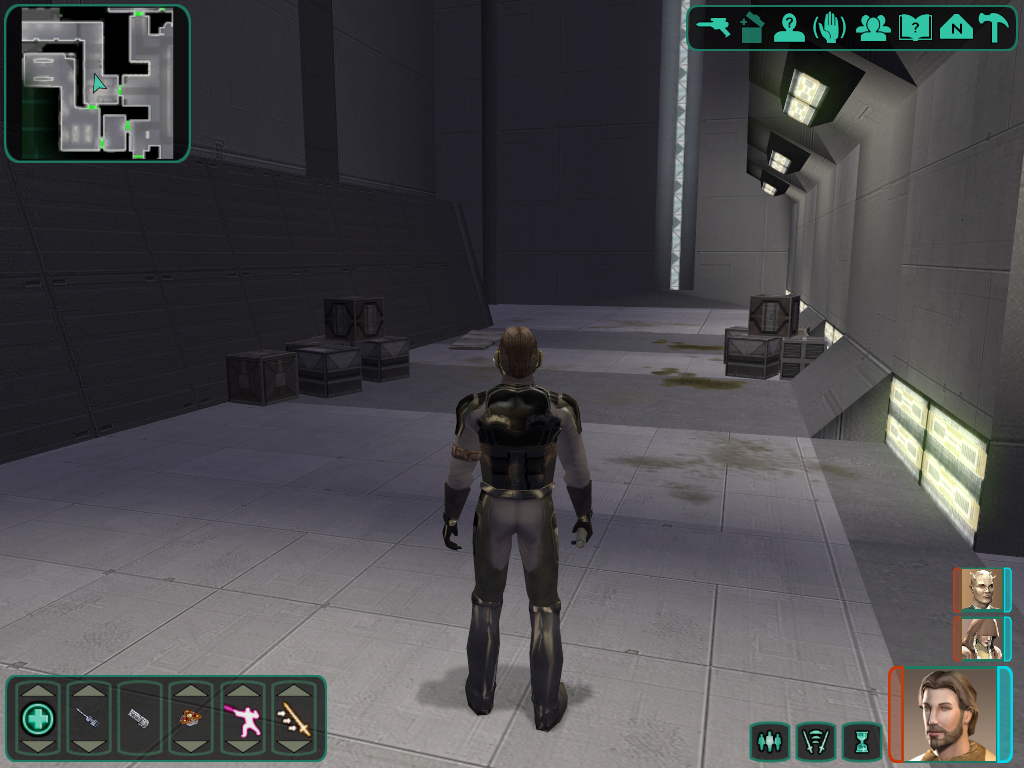Use the green medpac heal slot

pyautogui.click(x=38, y=718)
